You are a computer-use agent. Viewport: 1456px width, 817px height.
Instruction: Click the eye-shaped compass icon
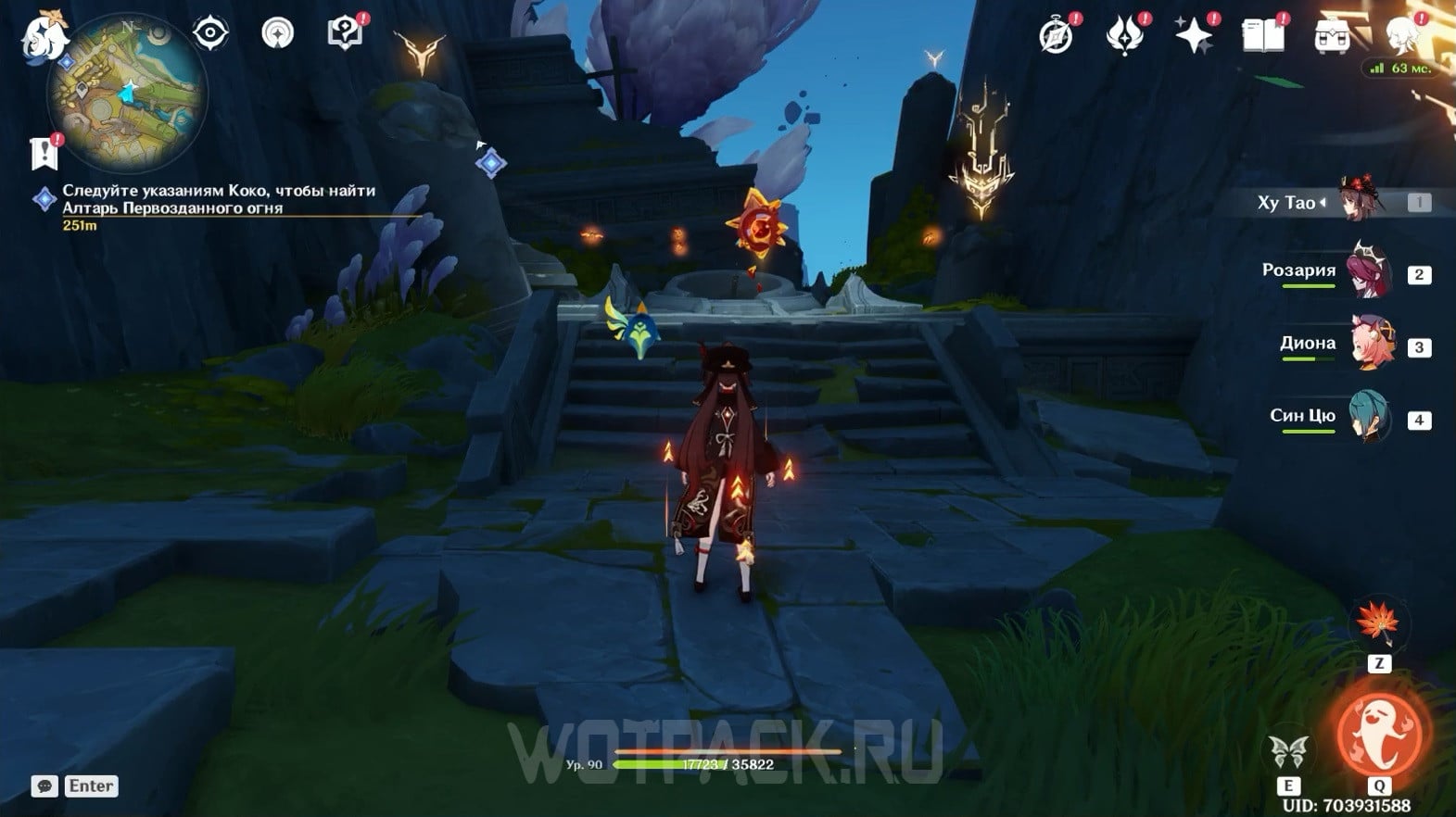(x=210, y=34)
